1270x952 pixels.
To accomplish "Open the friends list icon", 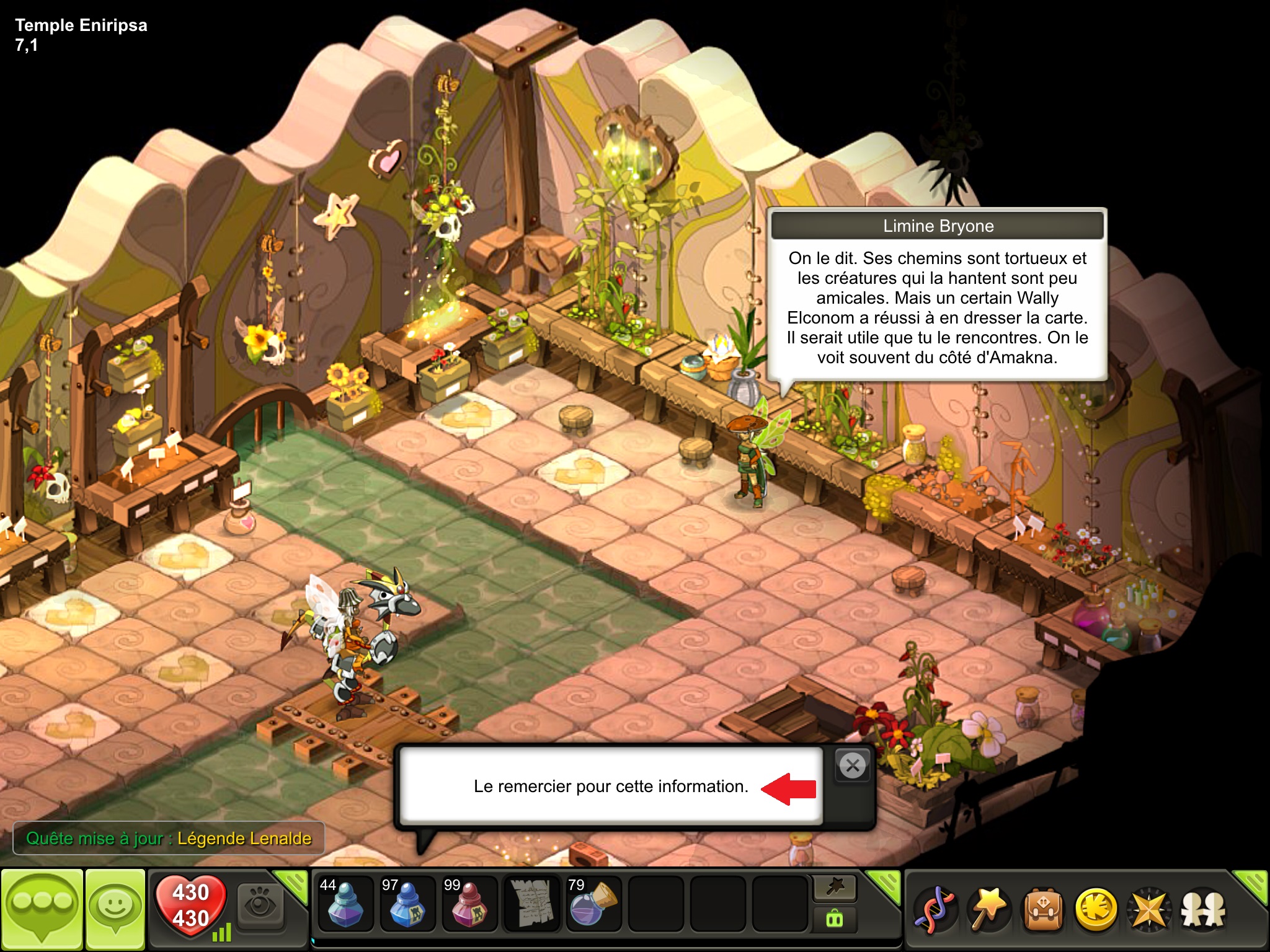I will click(x=1203, y=910).
